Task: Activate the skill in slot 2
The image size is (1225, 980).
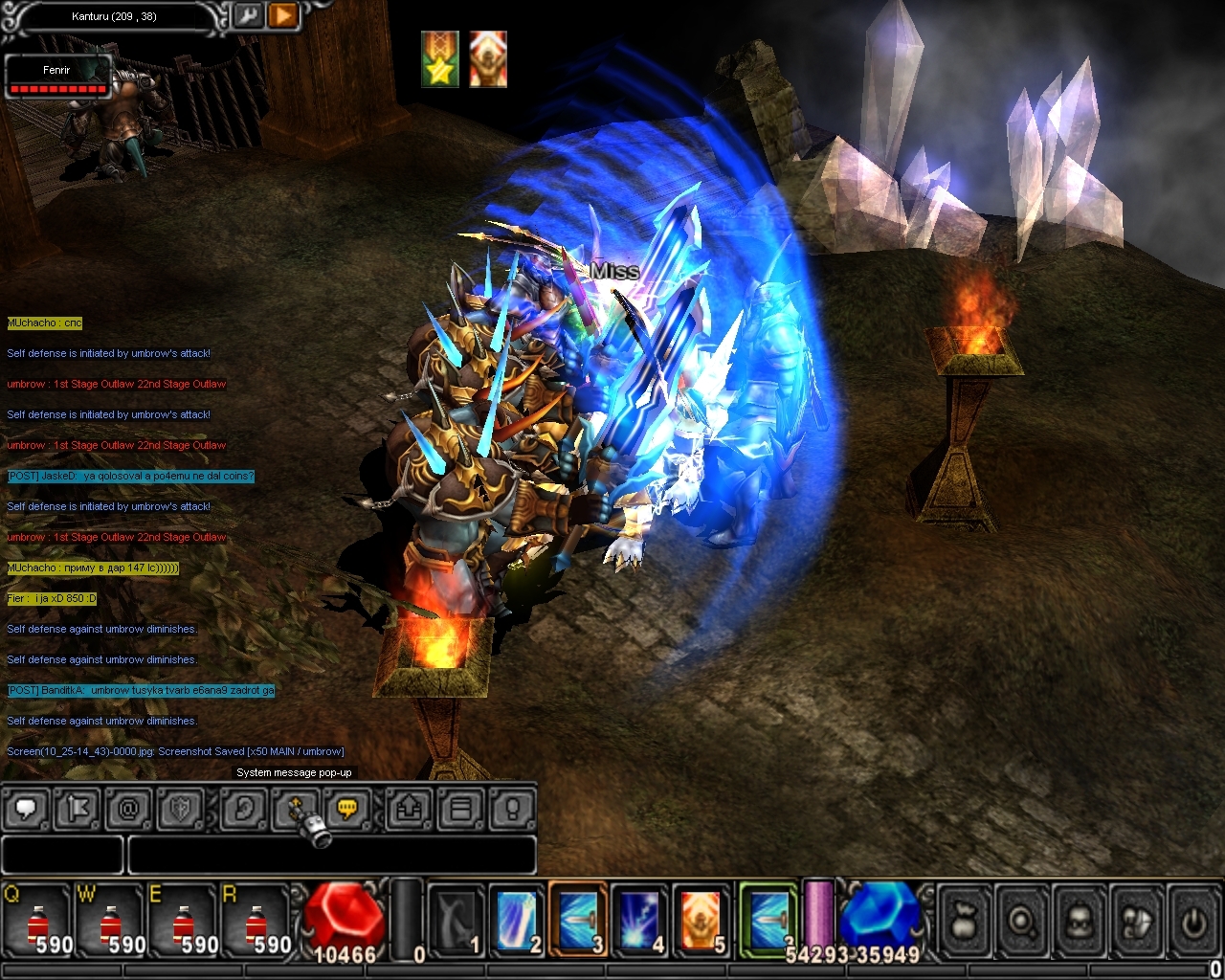Action: click(x=518, y=921)
